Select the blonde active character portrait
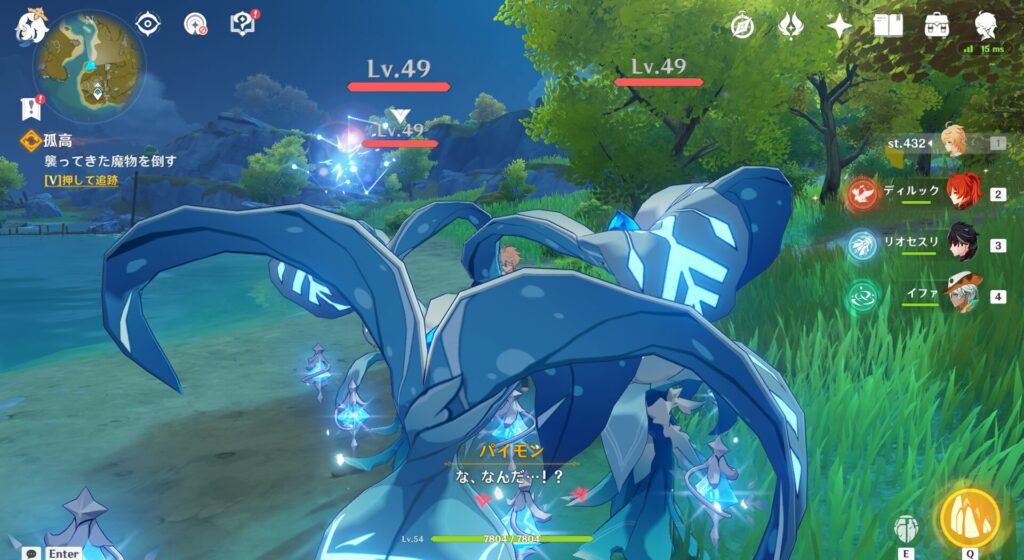 (954, 143)
